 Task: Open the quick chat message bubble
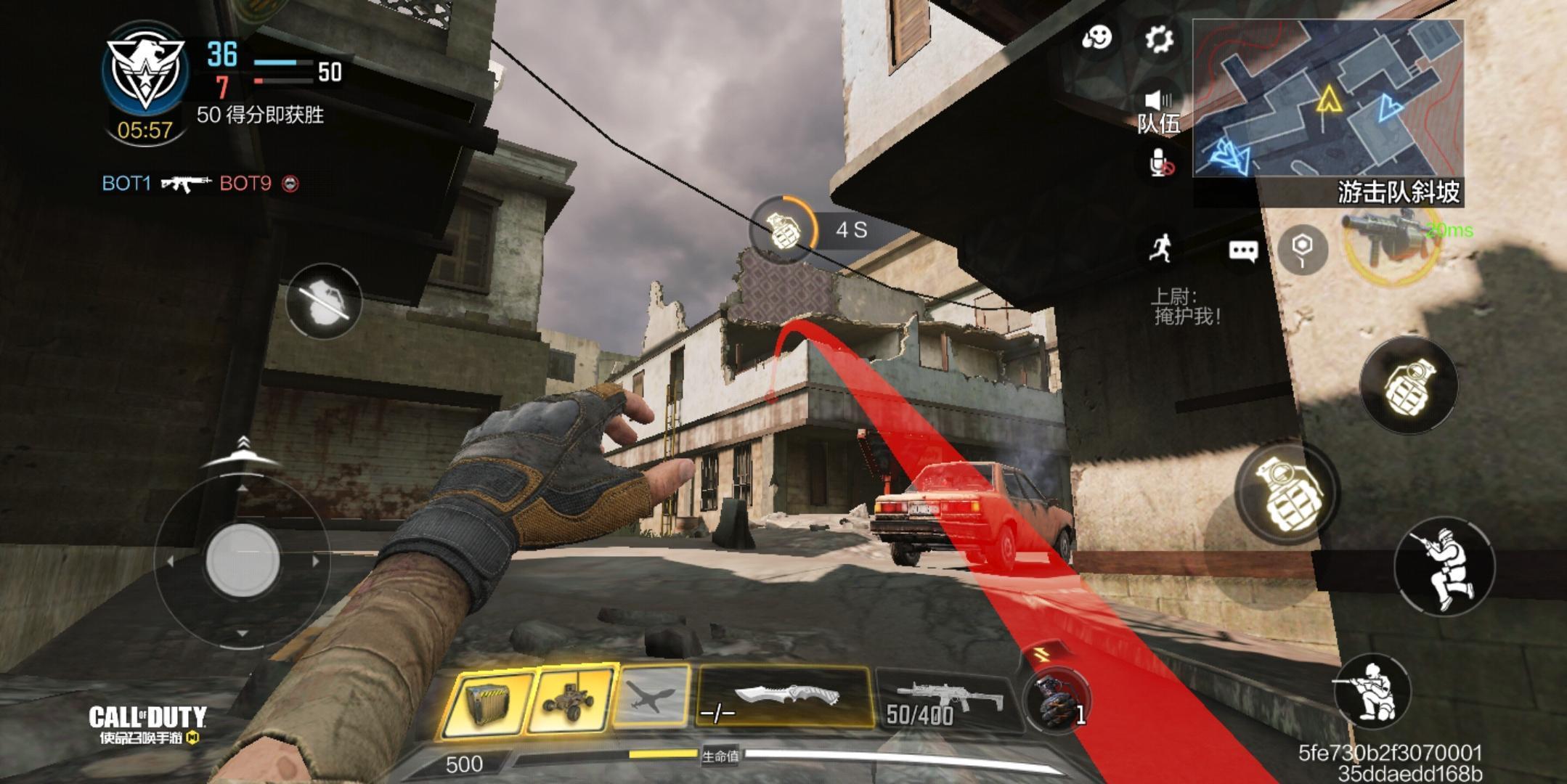(x=1242, y=251)
